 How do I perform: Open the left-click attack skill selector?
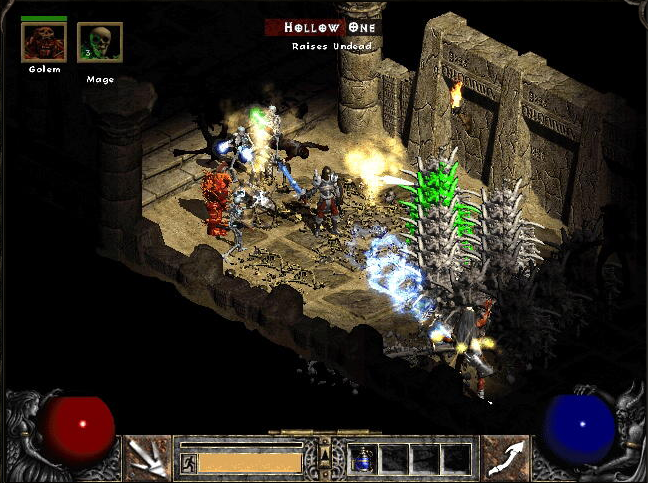147,458
